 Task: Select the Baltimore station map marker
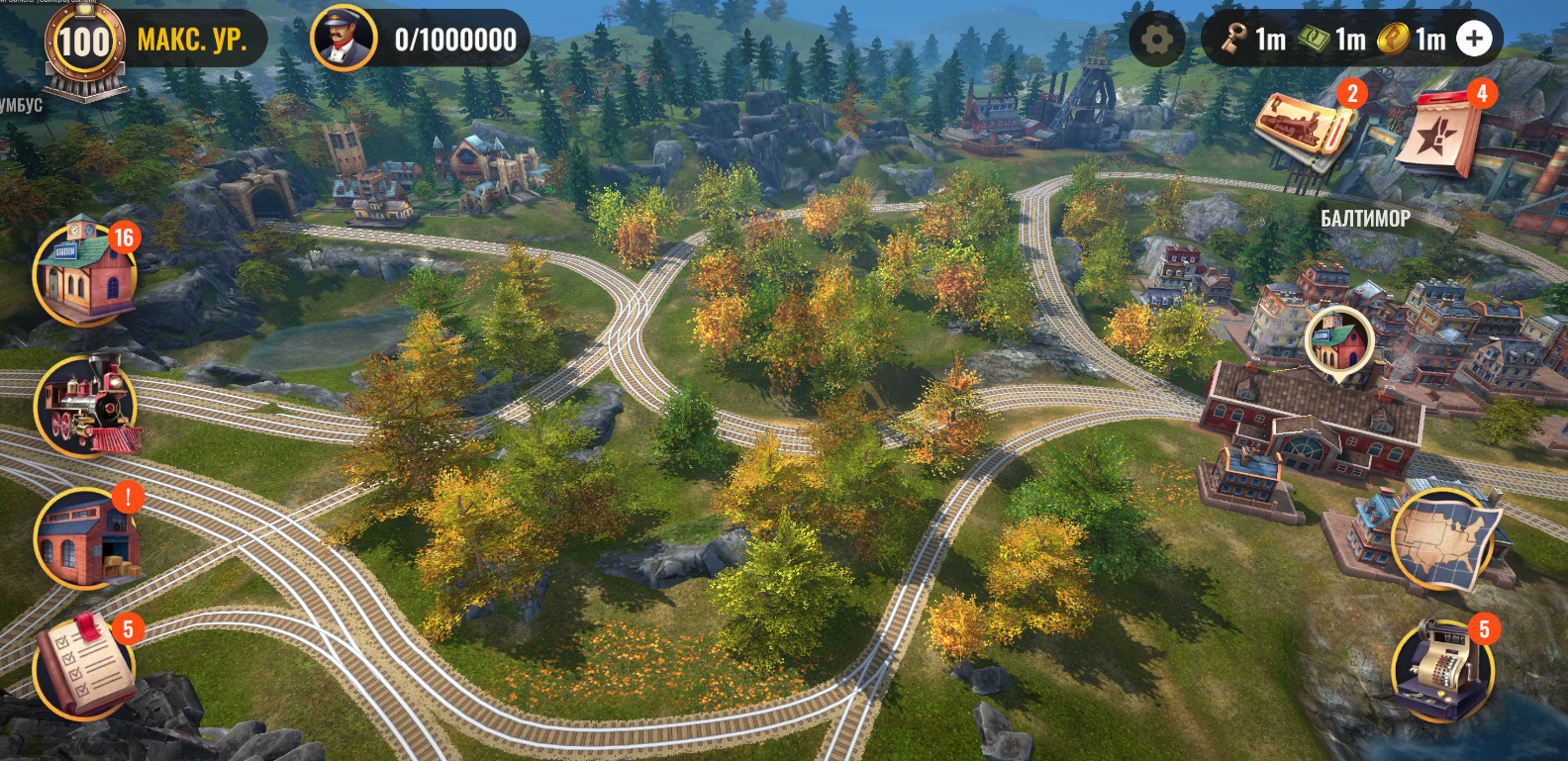tap(1338, 340)
